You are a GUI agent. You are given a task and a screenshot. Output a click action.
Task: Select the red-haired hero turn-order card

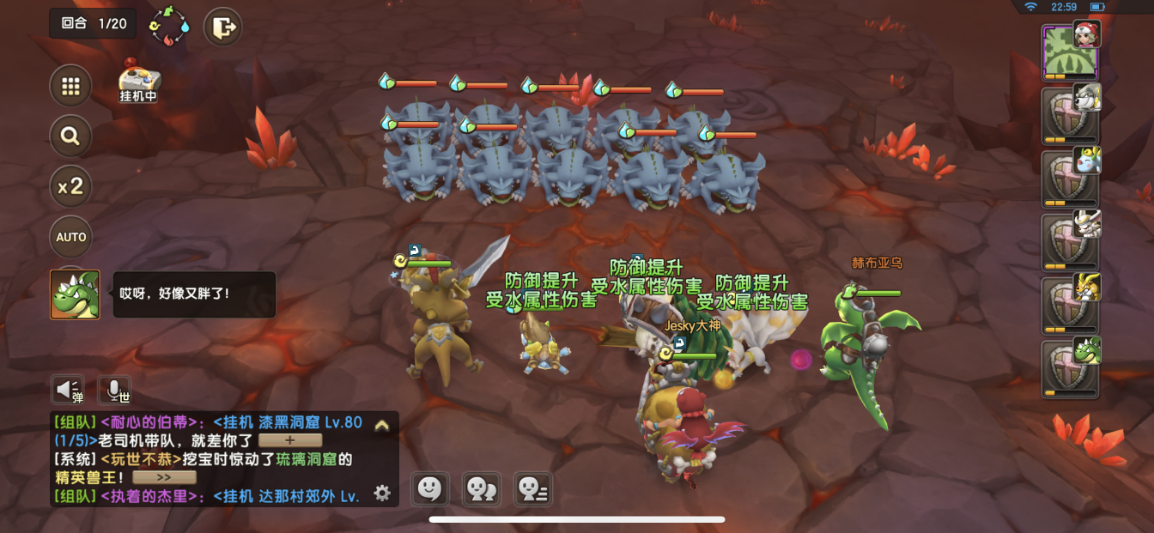point(1070,52)
